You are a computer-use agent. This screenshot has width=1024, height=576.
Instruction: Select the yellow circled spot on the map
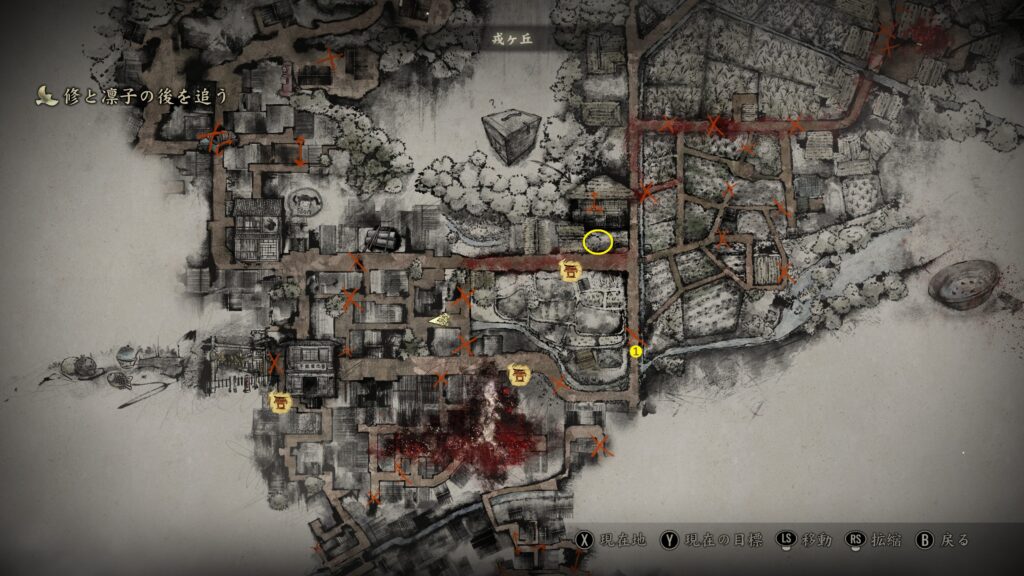[598, 241]
